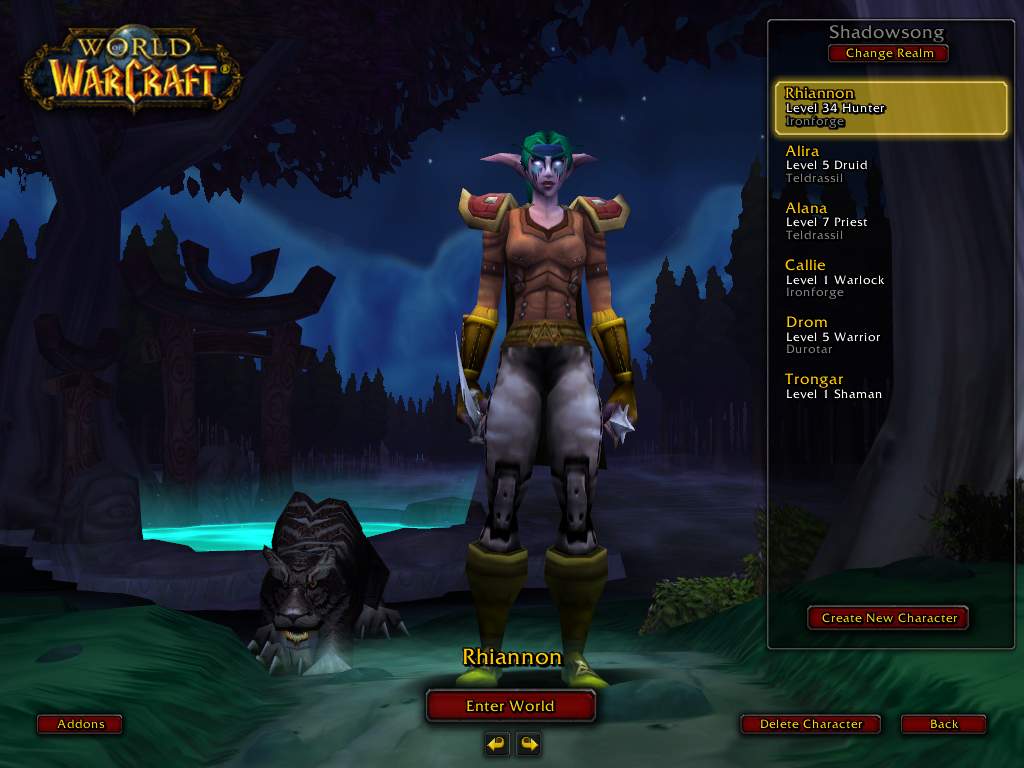1024x768 pixels.
Task: Pick Callie the Level 1 Warlock
Action: click(890, 279)
